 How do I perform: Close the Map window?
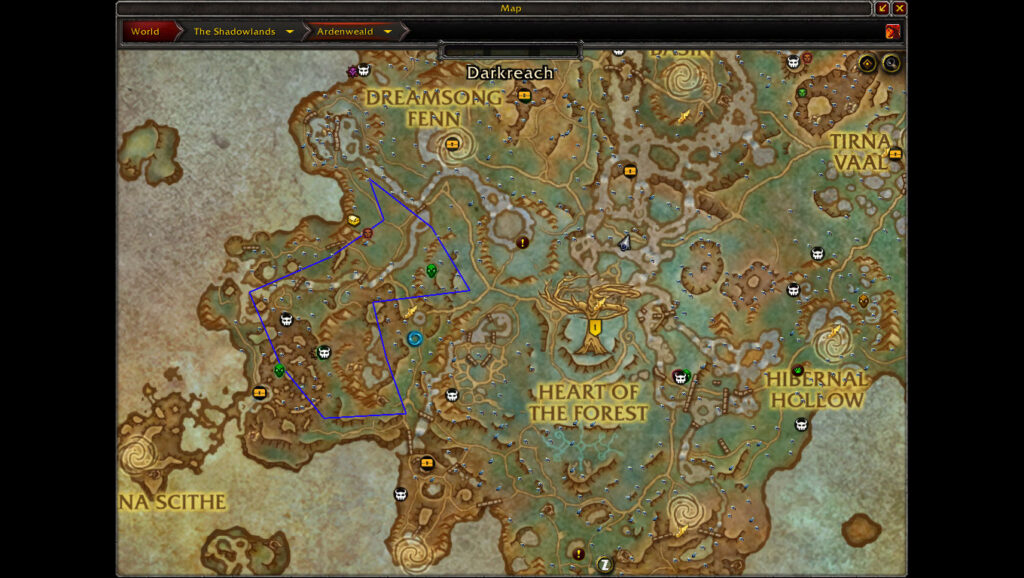[899, 8]
